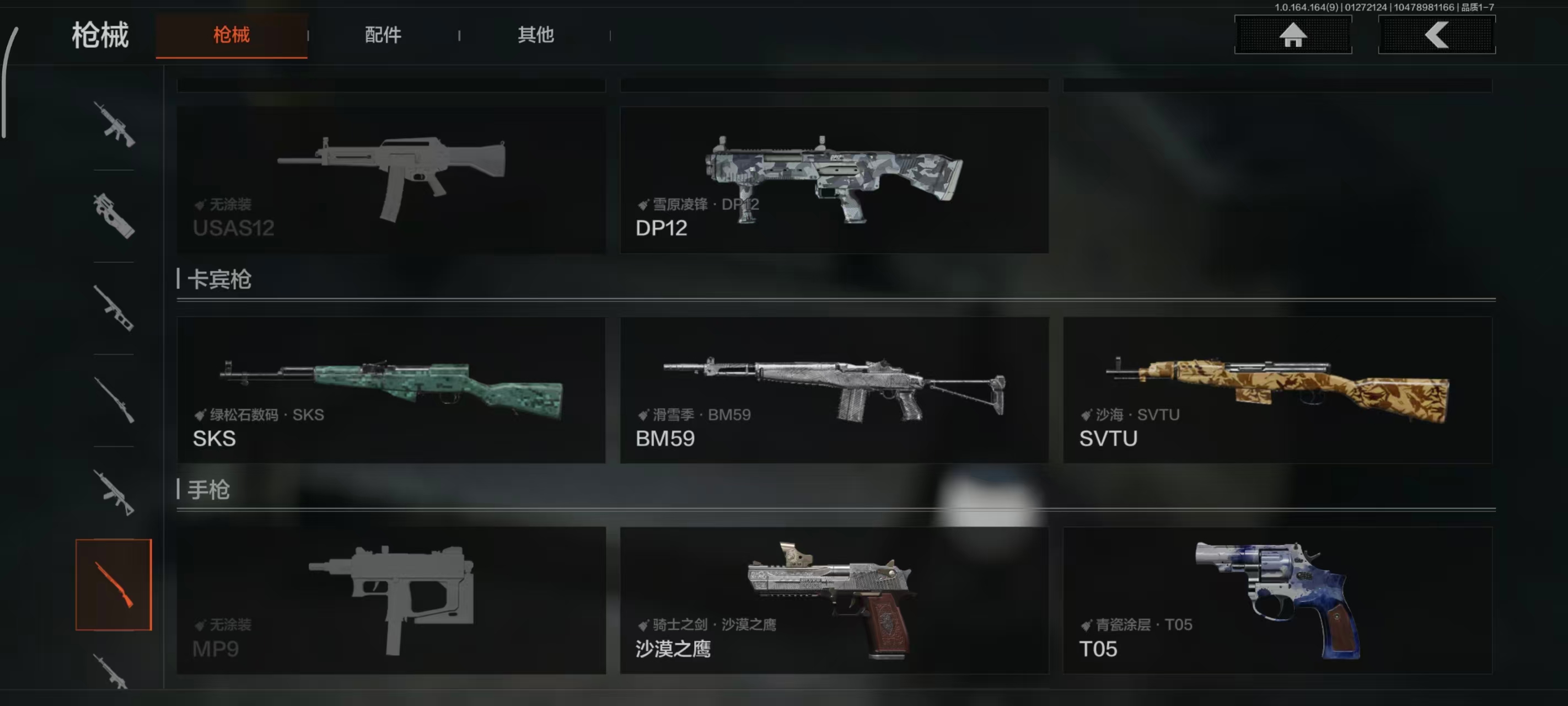The image size is (1568, 706).
Task: Select the SVTU with desert camo skin
Action: click(x=1277, y=390)
